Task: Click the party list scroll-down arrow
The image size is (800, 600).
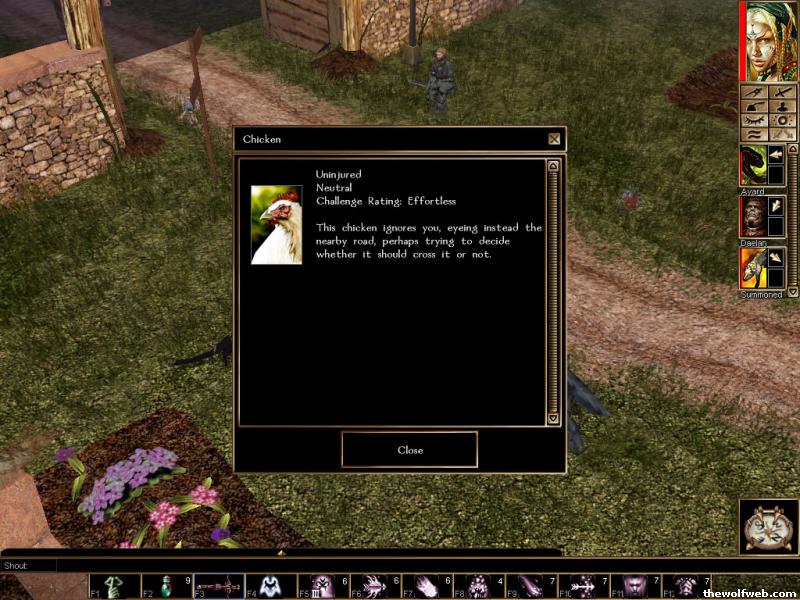Action: 793,290
